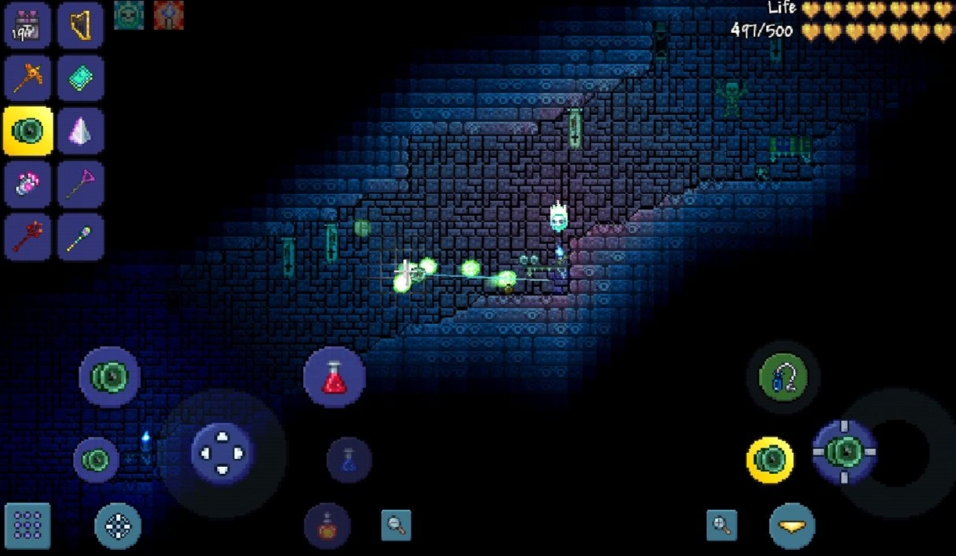Viewport: 956px width, 556px height.
Task: Activate the orange buff potion button
Action: pyautogui.click(x=327, y=525)
